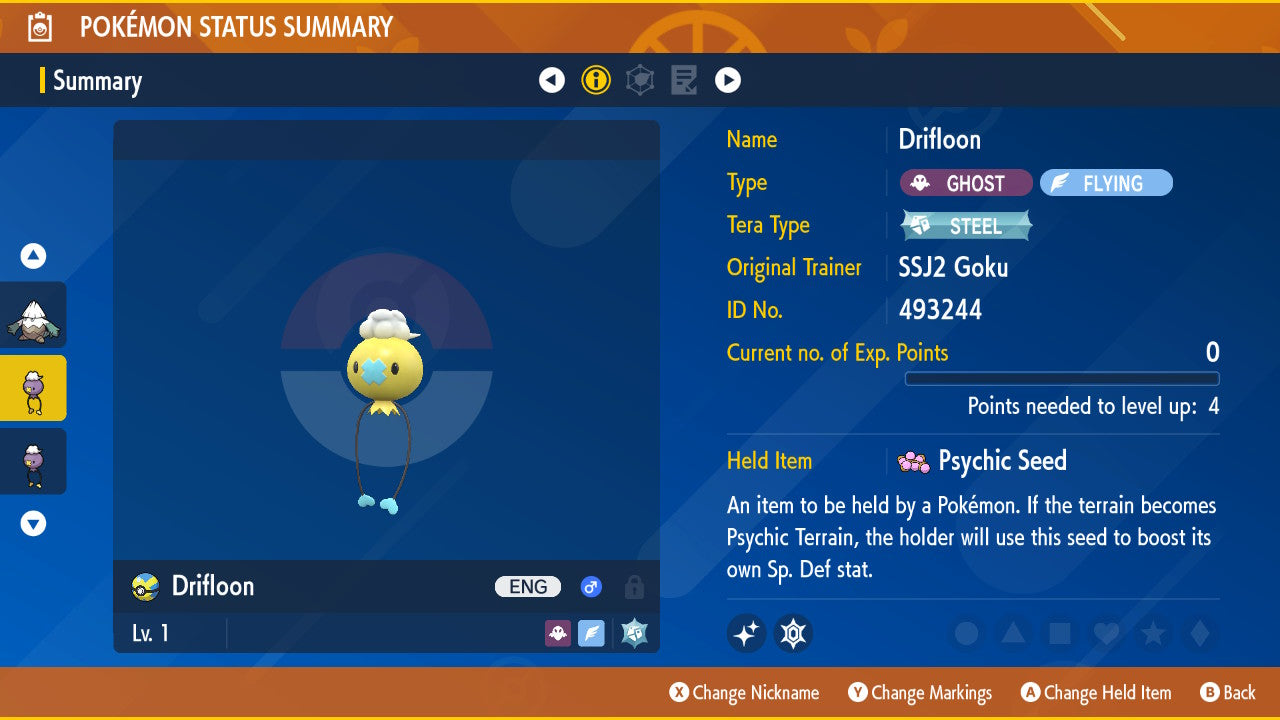Switch to the hexagon stats tab
The image size is (1280, 720).
click(640, 80)
